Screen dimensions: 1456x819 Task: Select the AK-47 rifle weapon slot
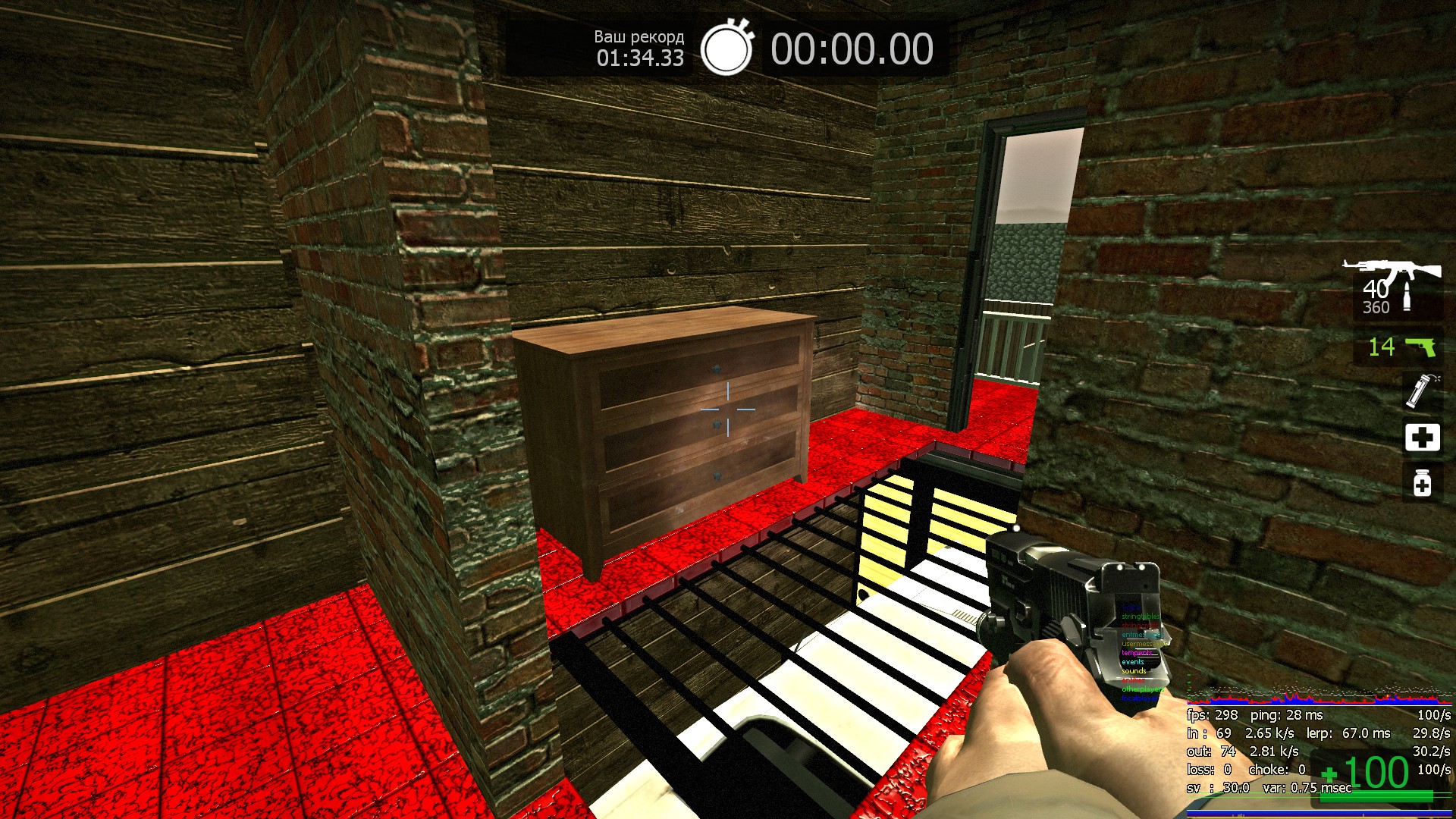click(1394, 288)
